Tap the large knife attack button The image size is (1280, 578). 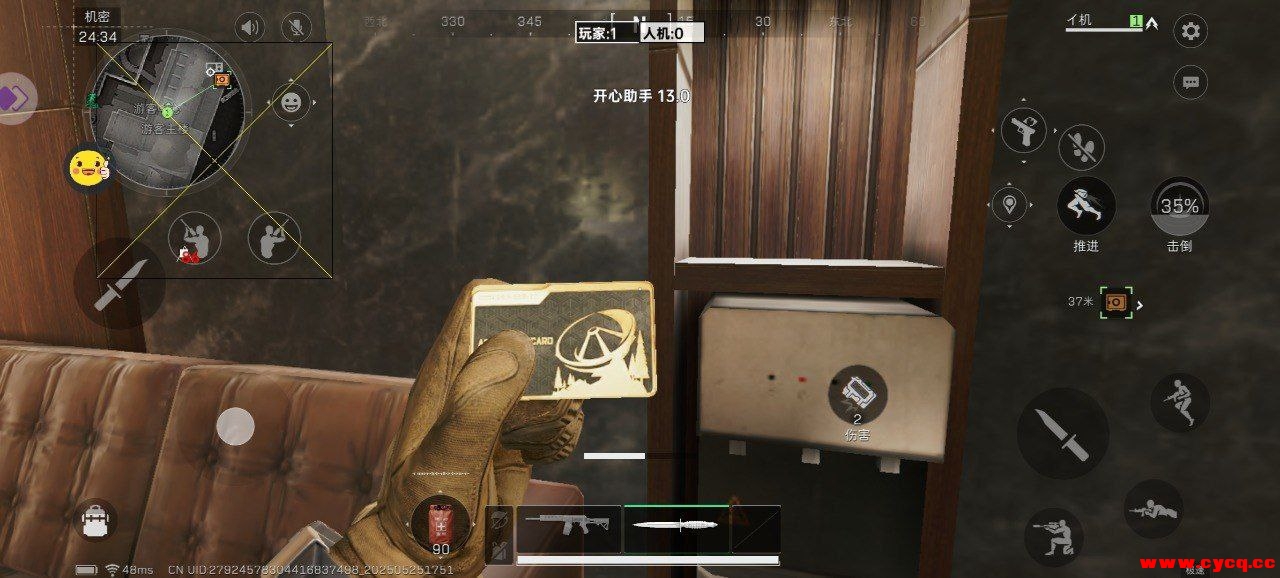point(1062,433)
